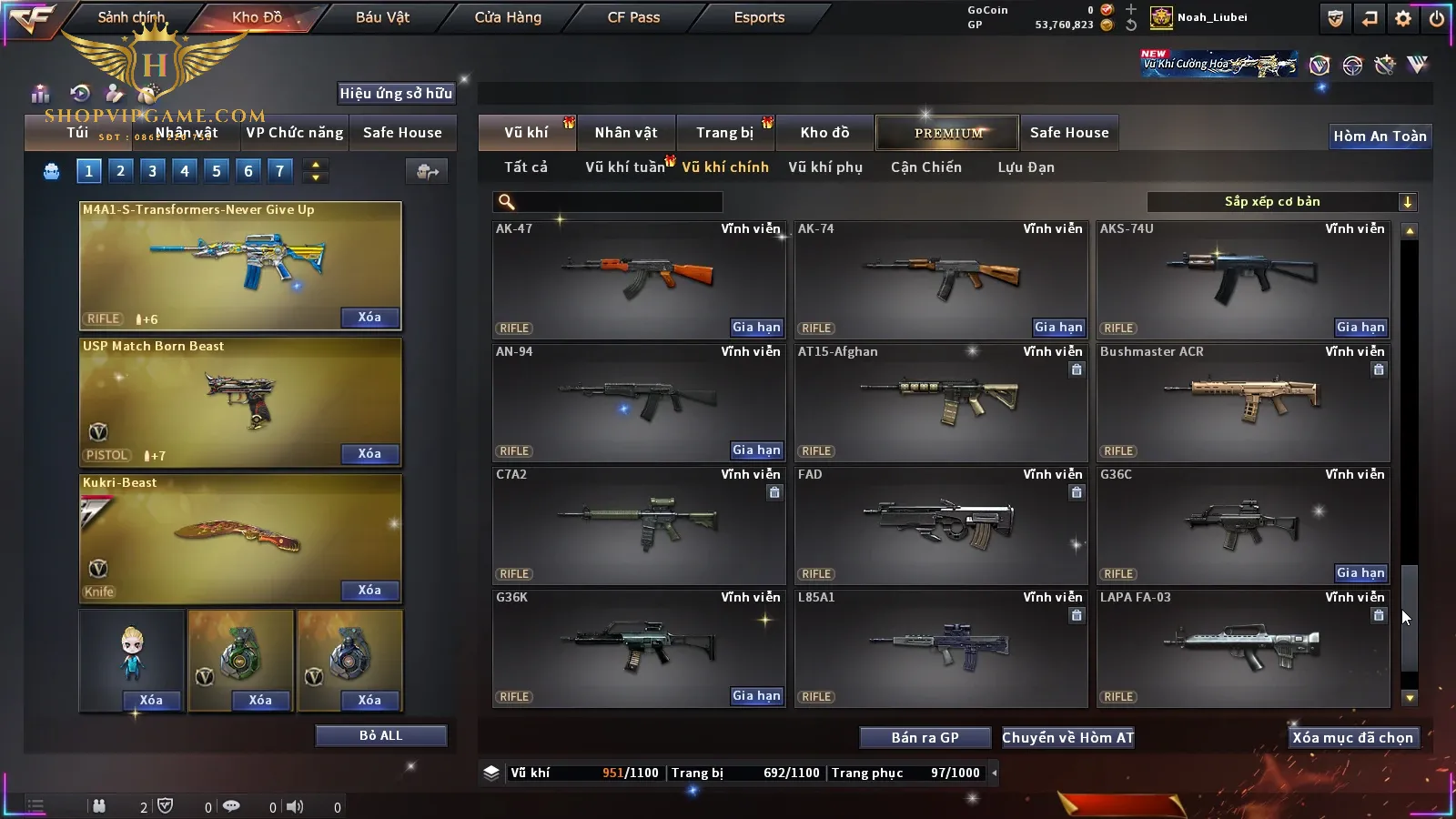This screenshot has height=819, width=1456.
Task: Open settings with the gear icon
Action: 1403,18
